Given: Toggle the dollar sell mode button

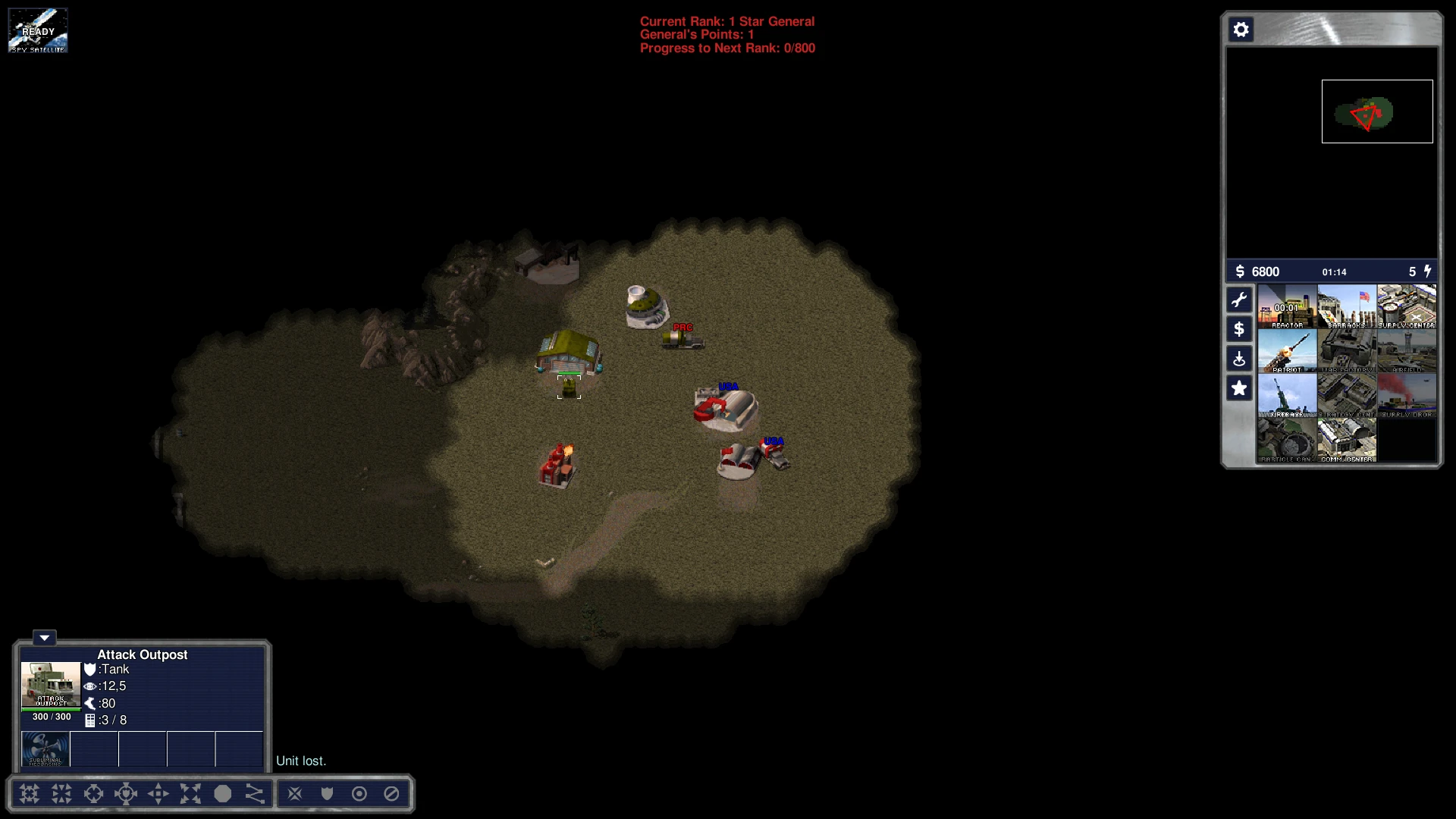Looking at the screenshot, I should coord(1239,329).
